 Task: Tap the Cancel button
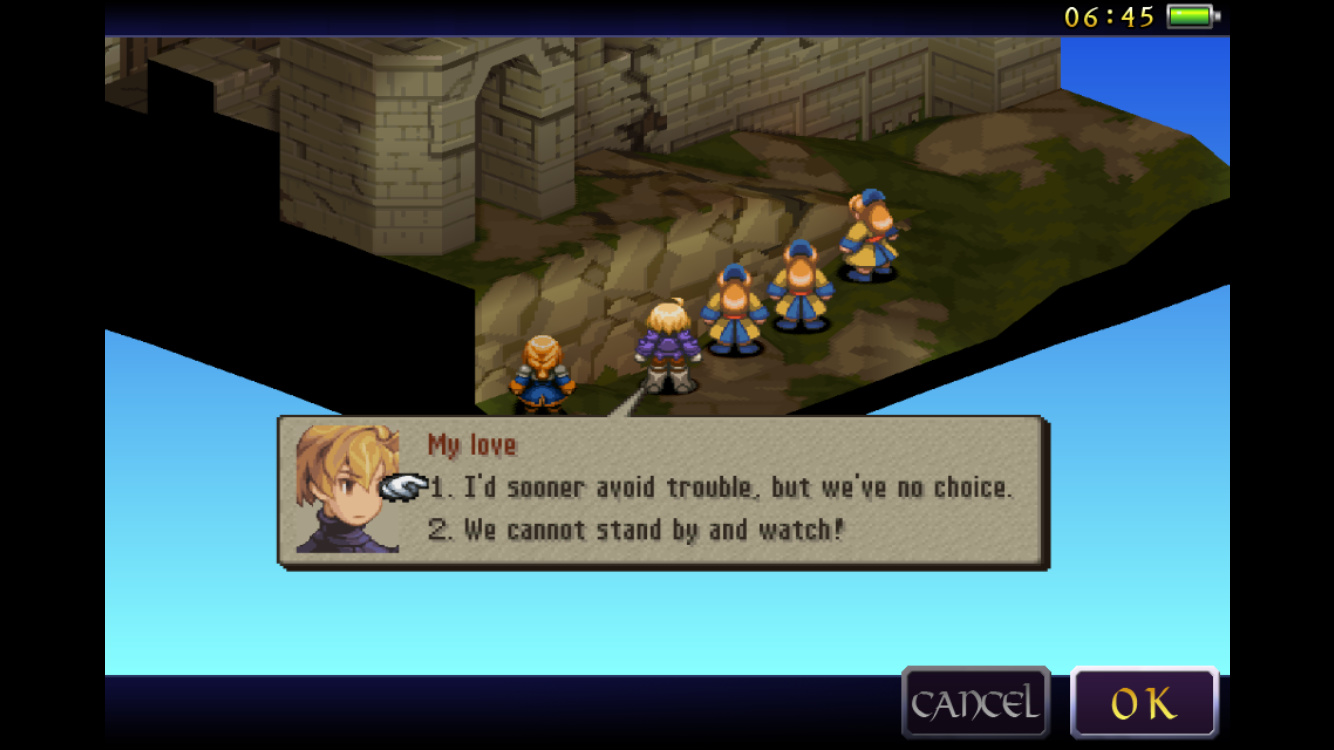tap(975, 703)
